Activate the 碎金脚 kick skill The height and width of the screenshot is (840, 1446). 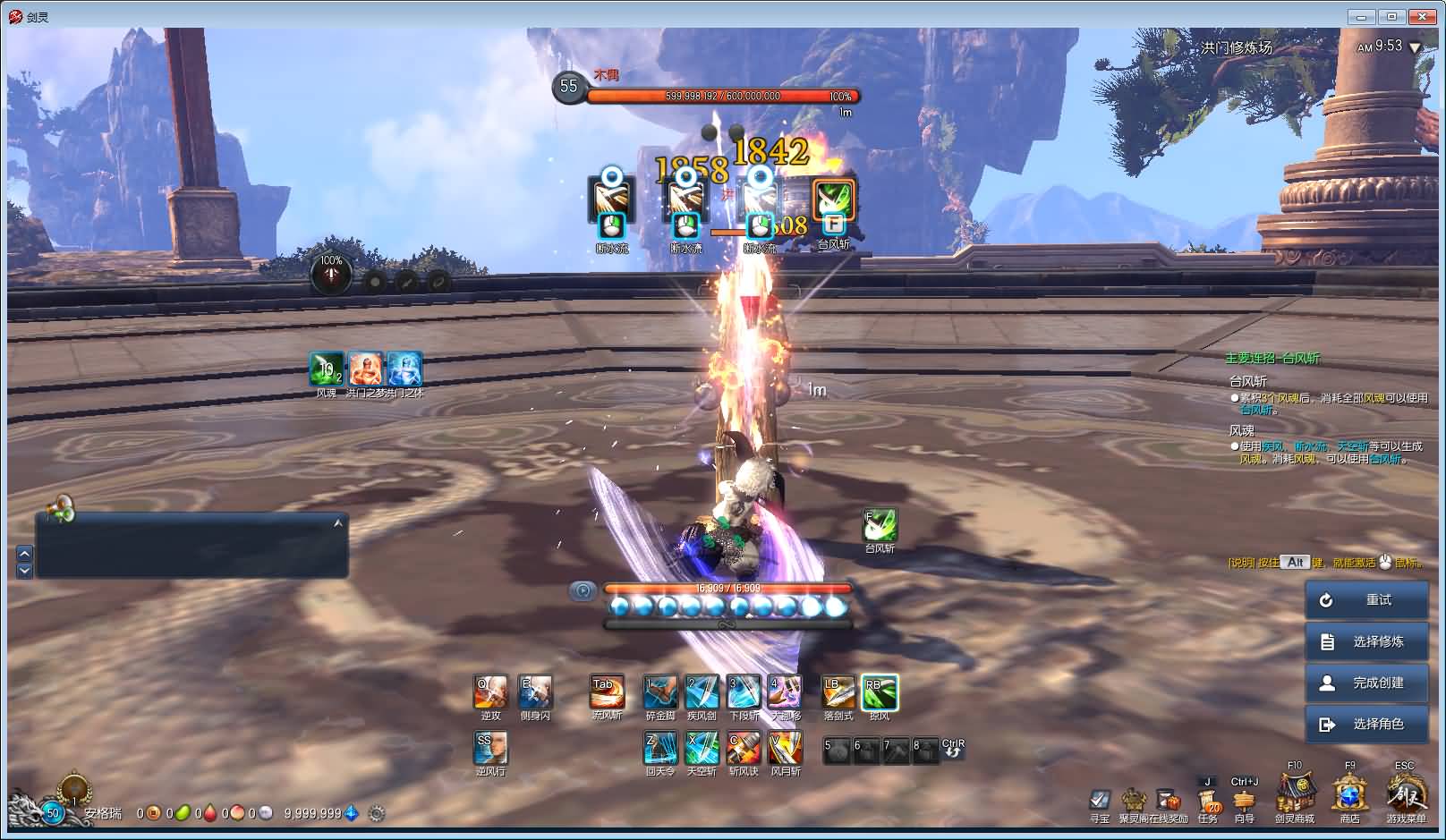click(x=660, y=692)
